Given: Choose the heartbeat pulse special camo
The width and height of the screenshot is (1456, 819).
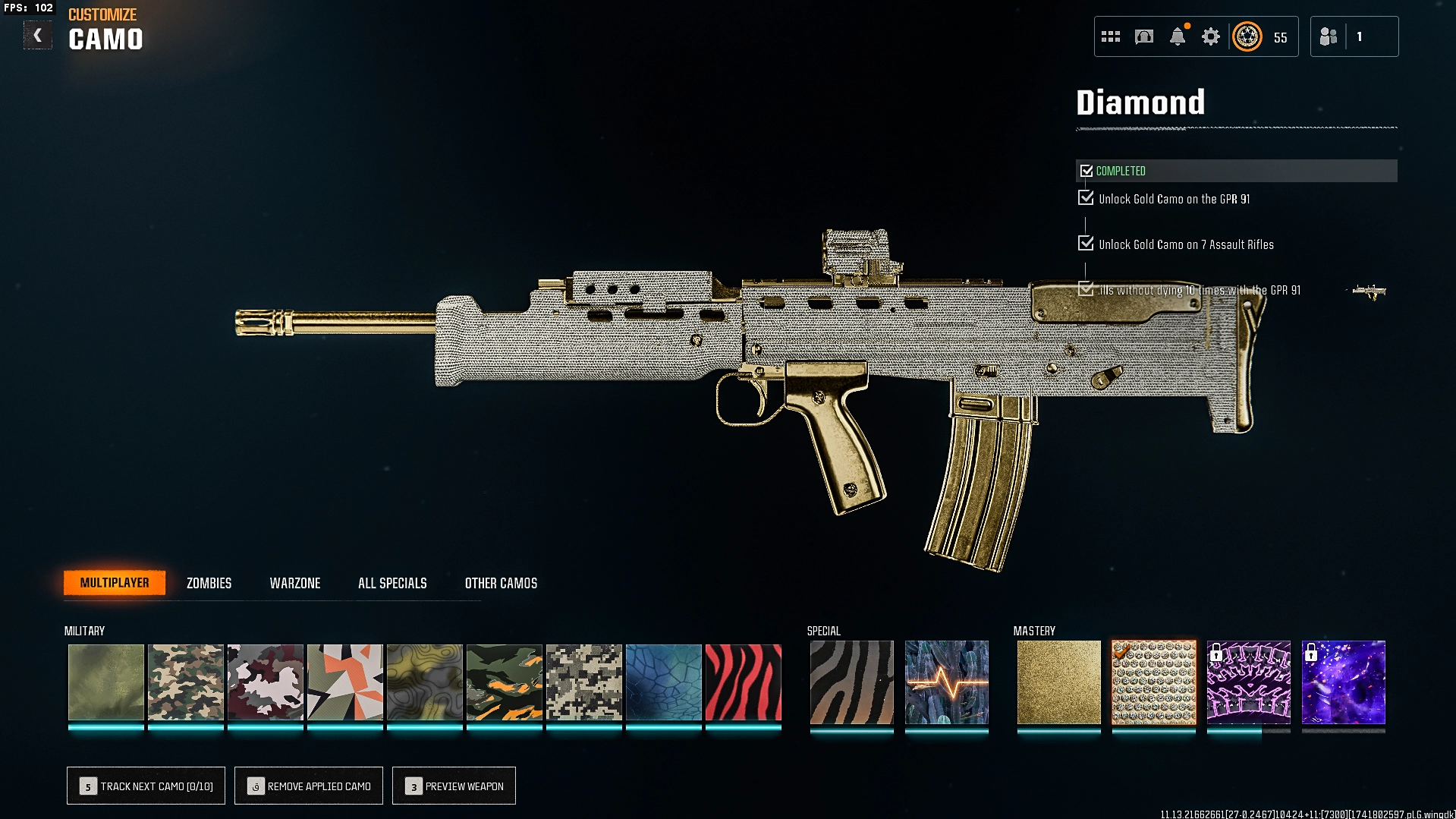Looking at the screenshot, I should pyautogui.click(x=946, y=682).
